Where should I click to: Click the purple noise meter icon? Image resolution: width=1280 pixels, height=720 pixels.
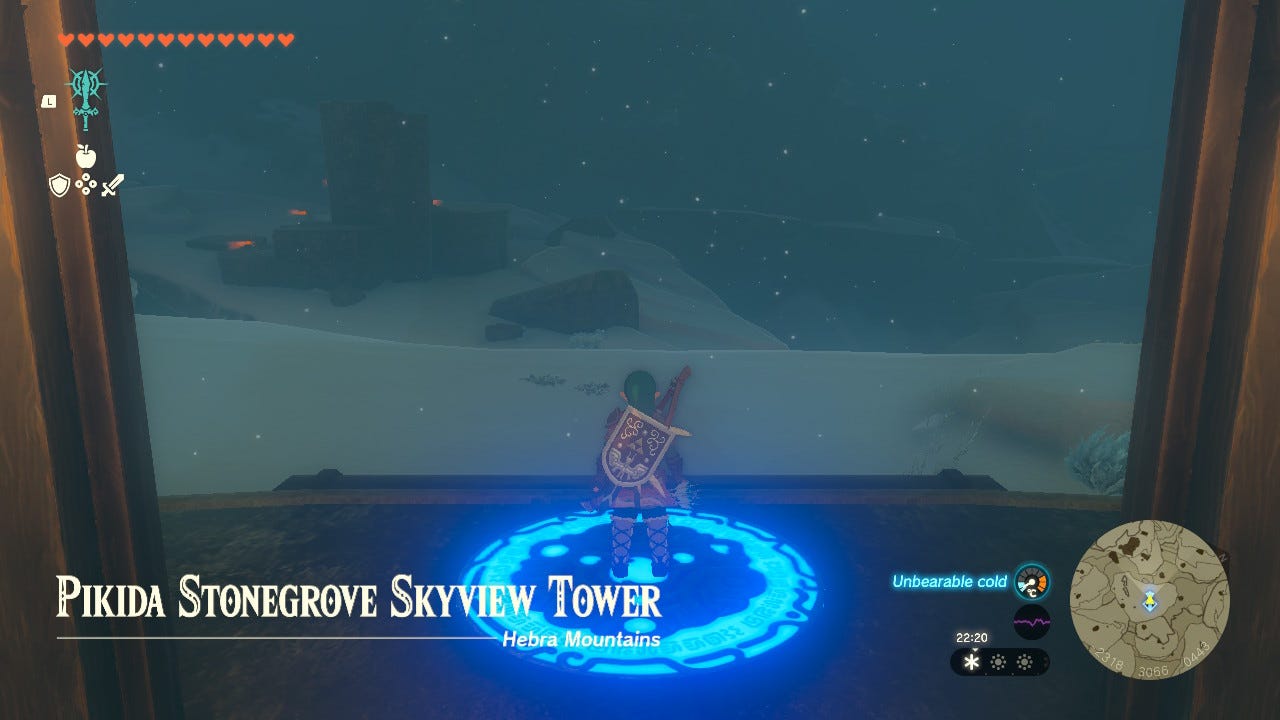(x=1032, y=622)
